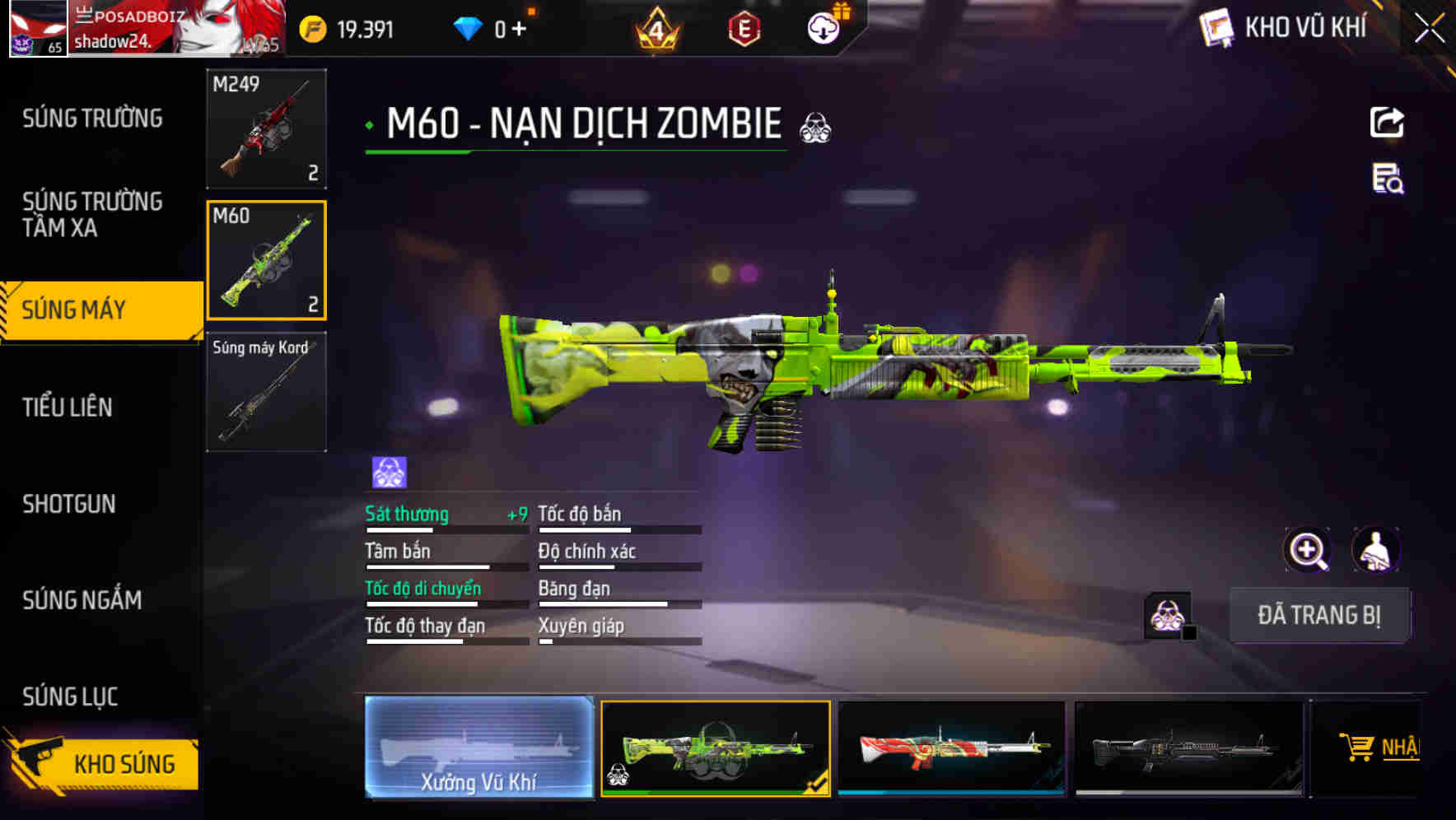
Task: Toggle the biohazard attachment slot near ĐÃ TRANG BỊ
Action: [1166, 613]
